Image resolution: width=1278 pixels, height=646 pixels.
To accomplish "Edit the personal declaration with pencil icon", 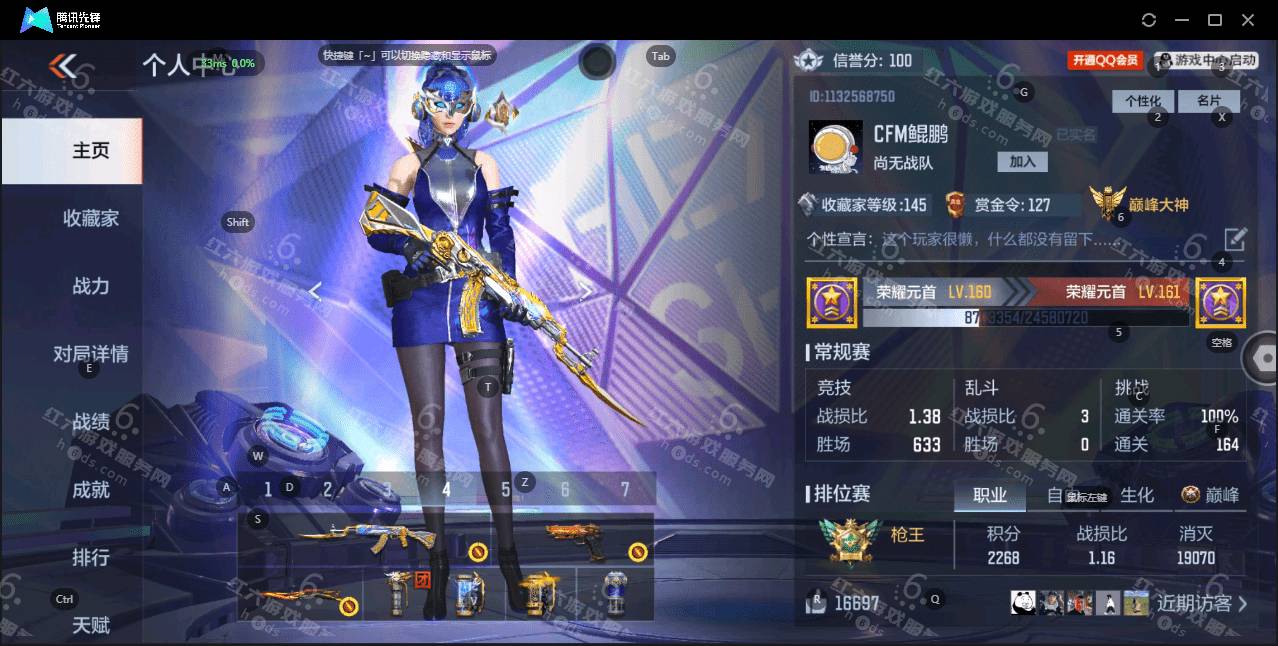I will point(1235,239).
